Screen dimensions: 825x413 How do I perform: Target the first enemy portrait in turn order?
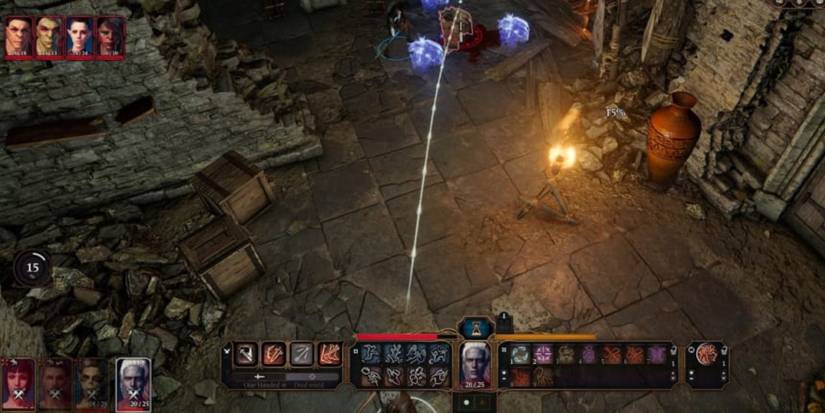[x=19, y=37]
